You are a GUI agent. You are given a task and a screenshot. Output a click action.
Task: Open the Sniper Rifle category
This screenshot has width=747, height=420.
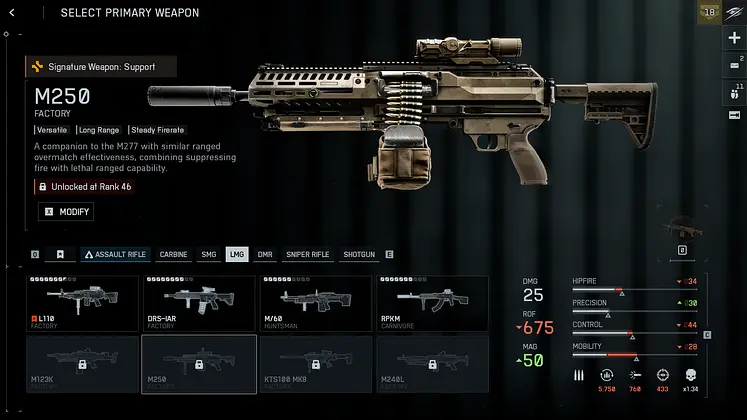tap(307, 254)
